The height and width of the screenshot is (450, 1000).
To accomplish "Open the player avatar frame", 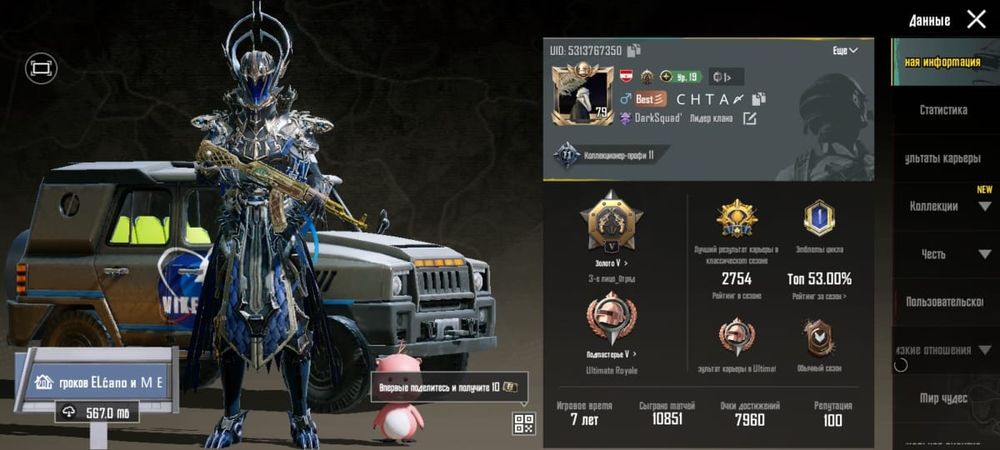I will pyautogui.click(x=582, y=95).
